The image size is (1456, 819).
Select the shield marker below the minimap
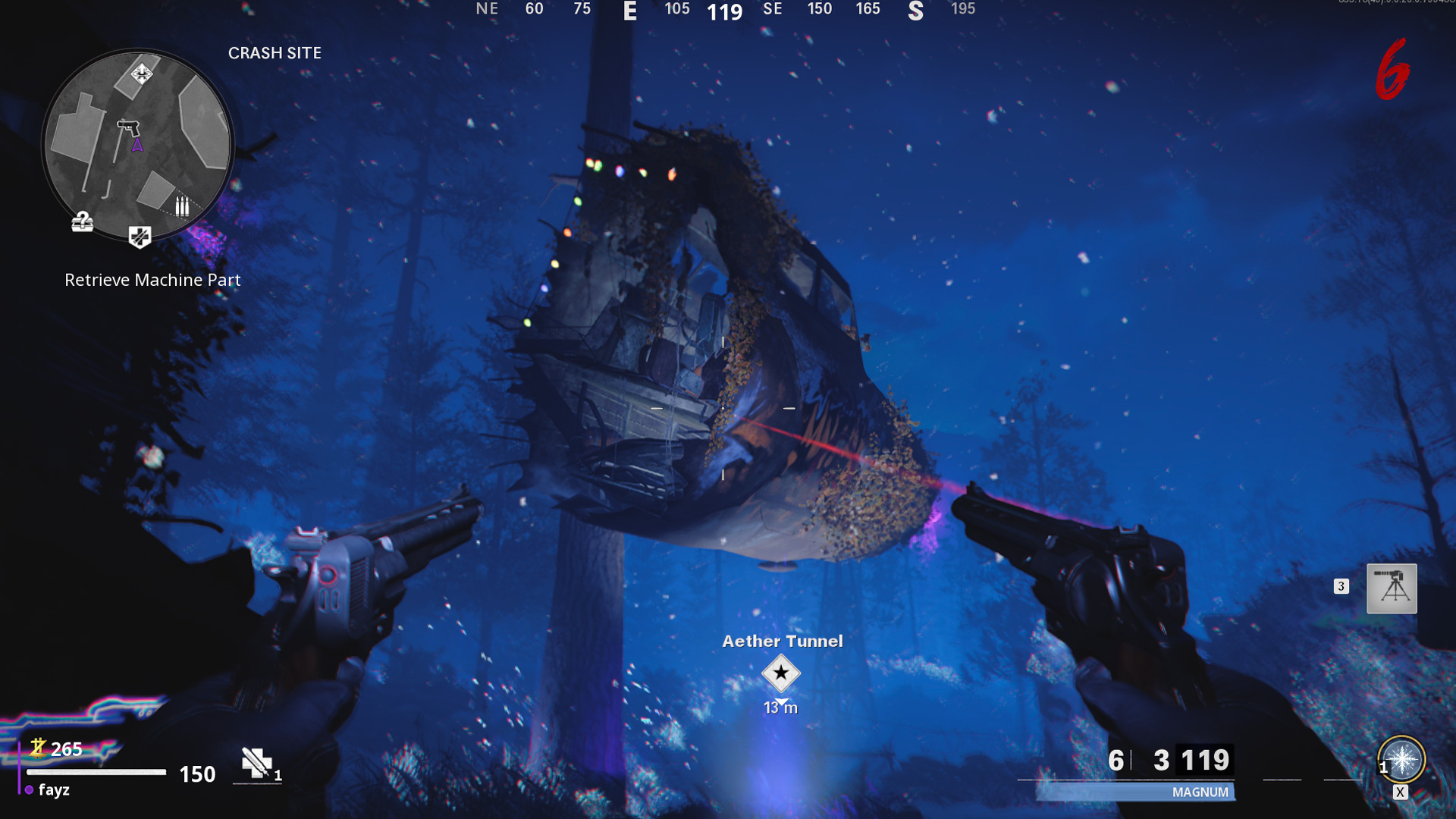point(140,237)
